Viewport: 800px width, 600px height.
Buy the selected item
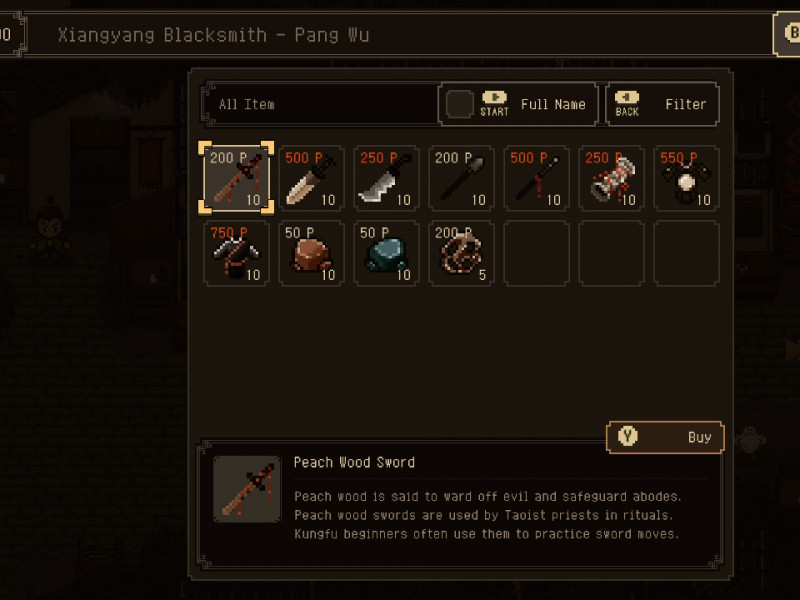pyautogui.click(x=665, y=437)
